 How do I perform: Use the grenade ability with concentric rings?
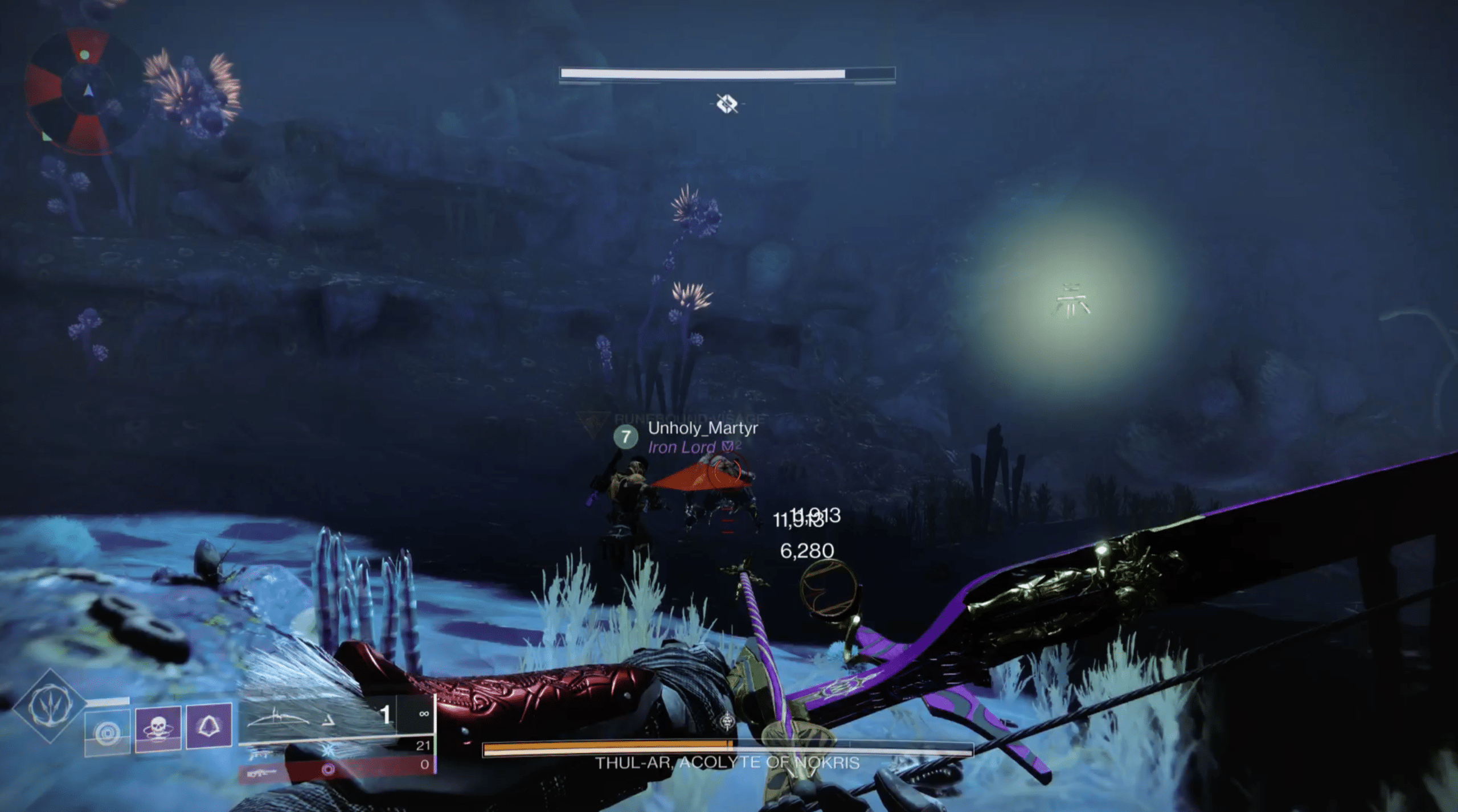click(107, 732)
